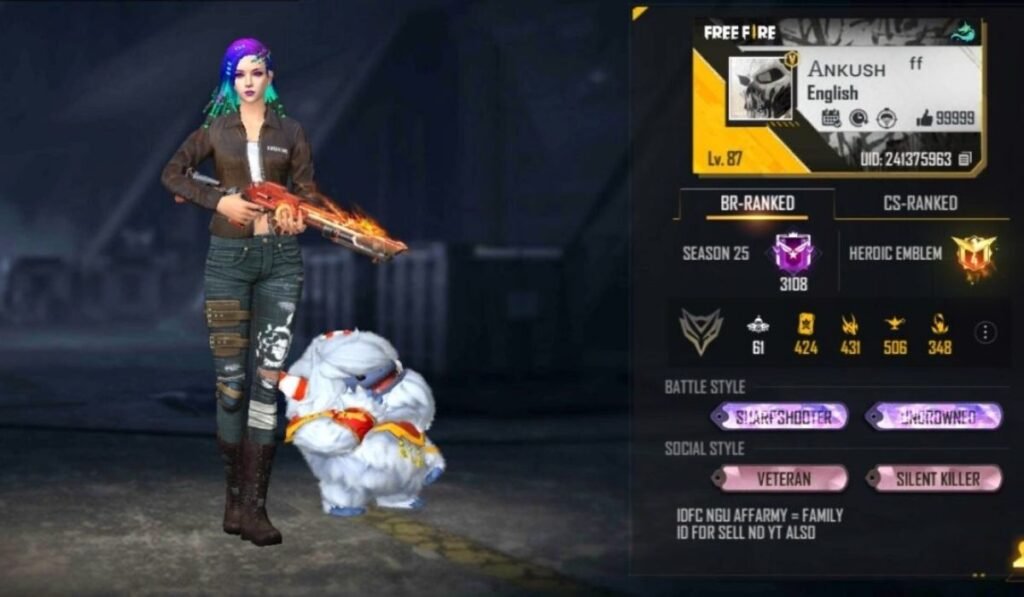Copy the UID using the copy icon
This screenshot has width=1024, height=597.
965,159
